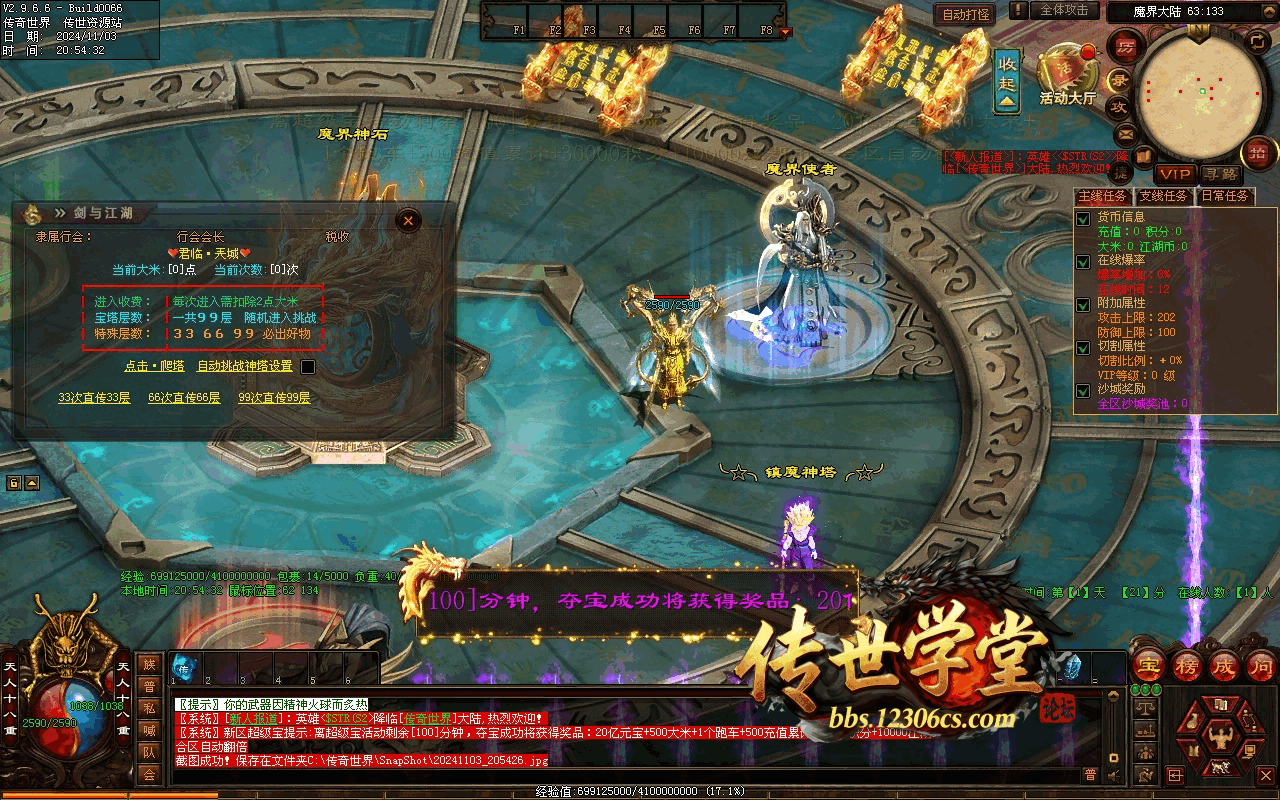
Task: Toggle the 自动挑战神塔设置 checkbox
Action: tap(308, 367)
